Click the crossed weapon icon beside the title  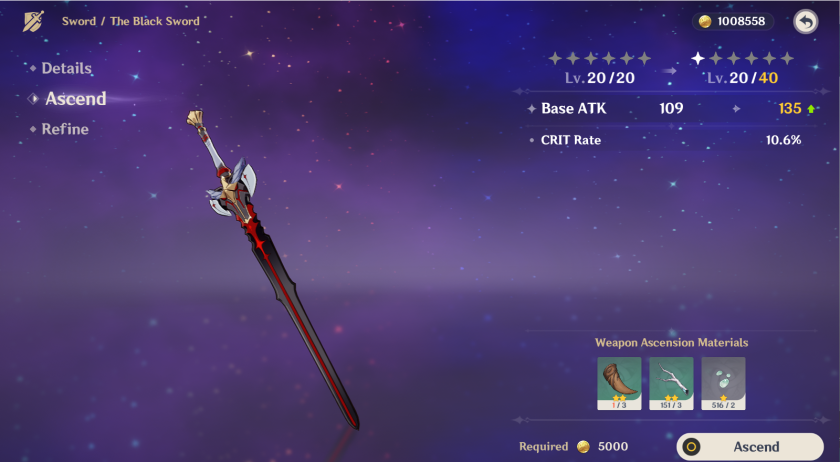click(x=34, y=21)
